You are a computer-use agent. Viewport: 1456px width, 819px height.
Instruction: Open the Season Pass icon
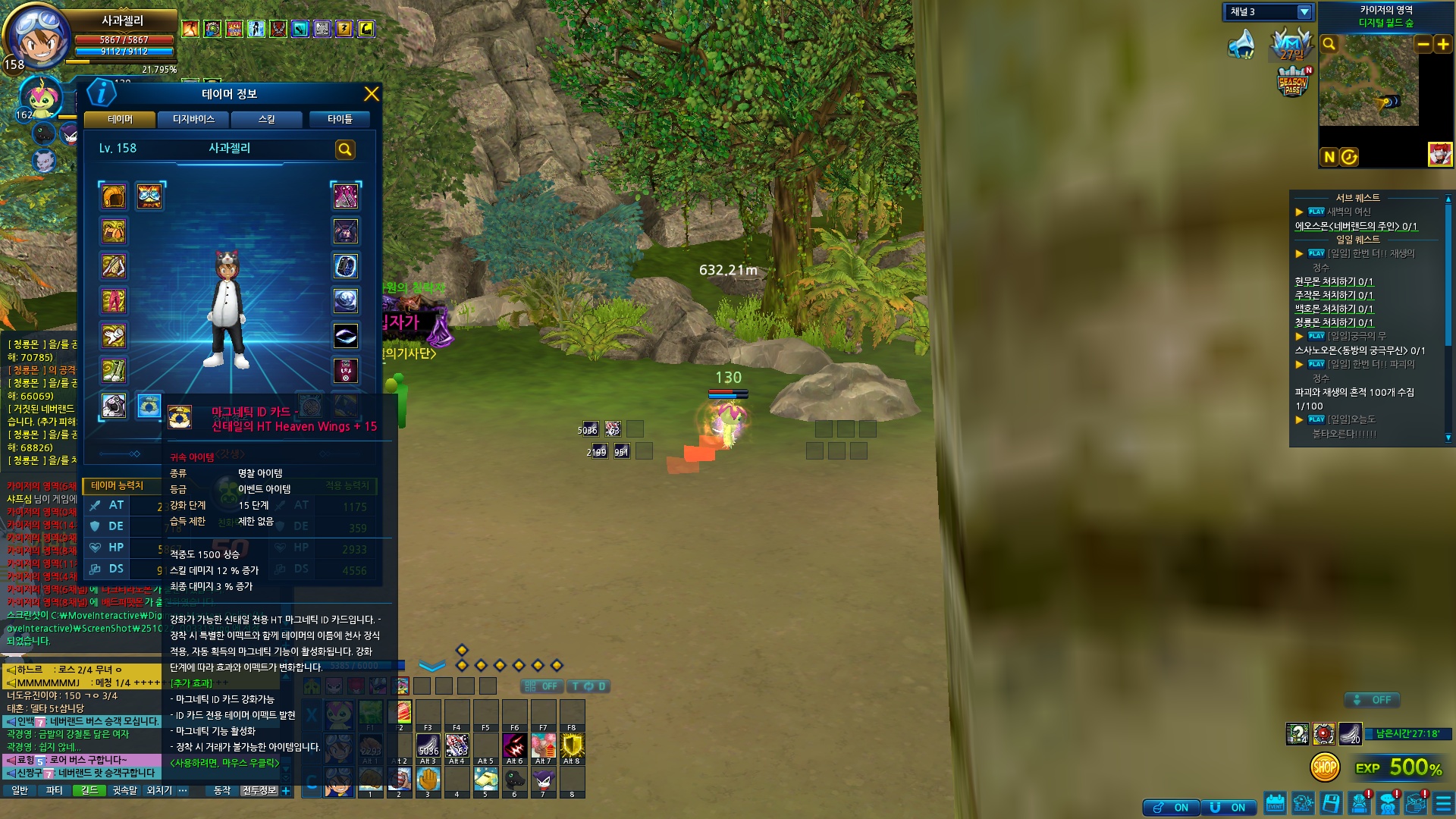pyautogui.click(x=1293, y=82)
